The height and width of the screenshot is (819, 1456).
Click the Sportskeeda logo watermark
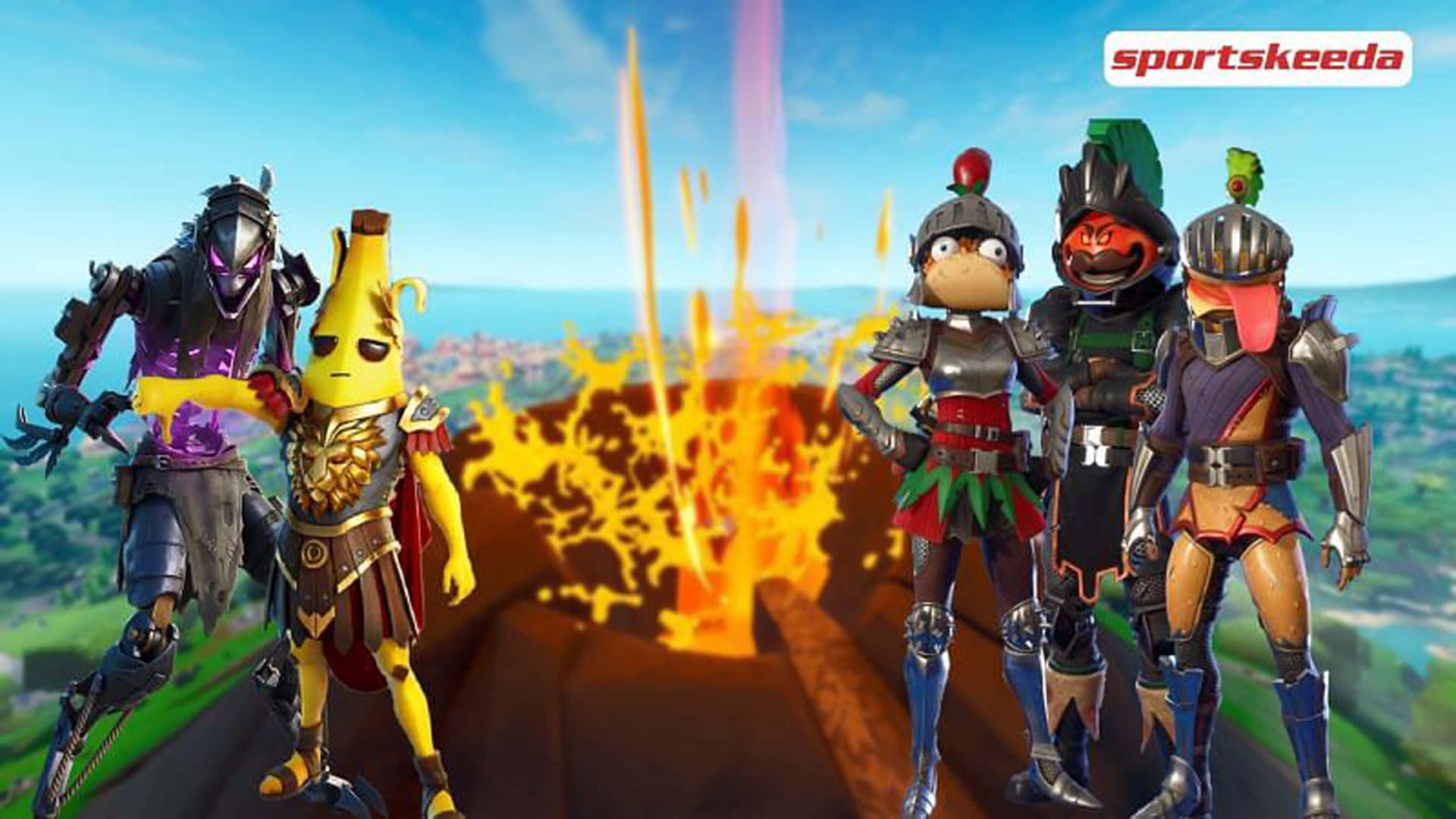coord(1257,58)
